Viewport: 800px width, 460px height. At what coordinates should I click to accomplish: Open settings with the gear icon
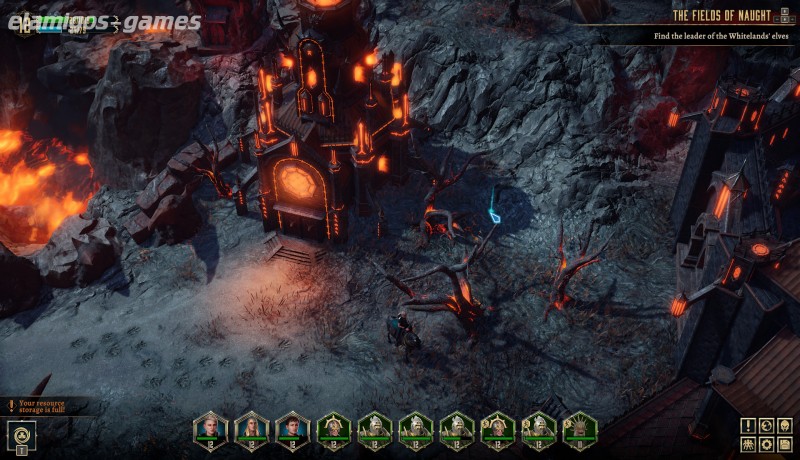click(x=766, y=444)
